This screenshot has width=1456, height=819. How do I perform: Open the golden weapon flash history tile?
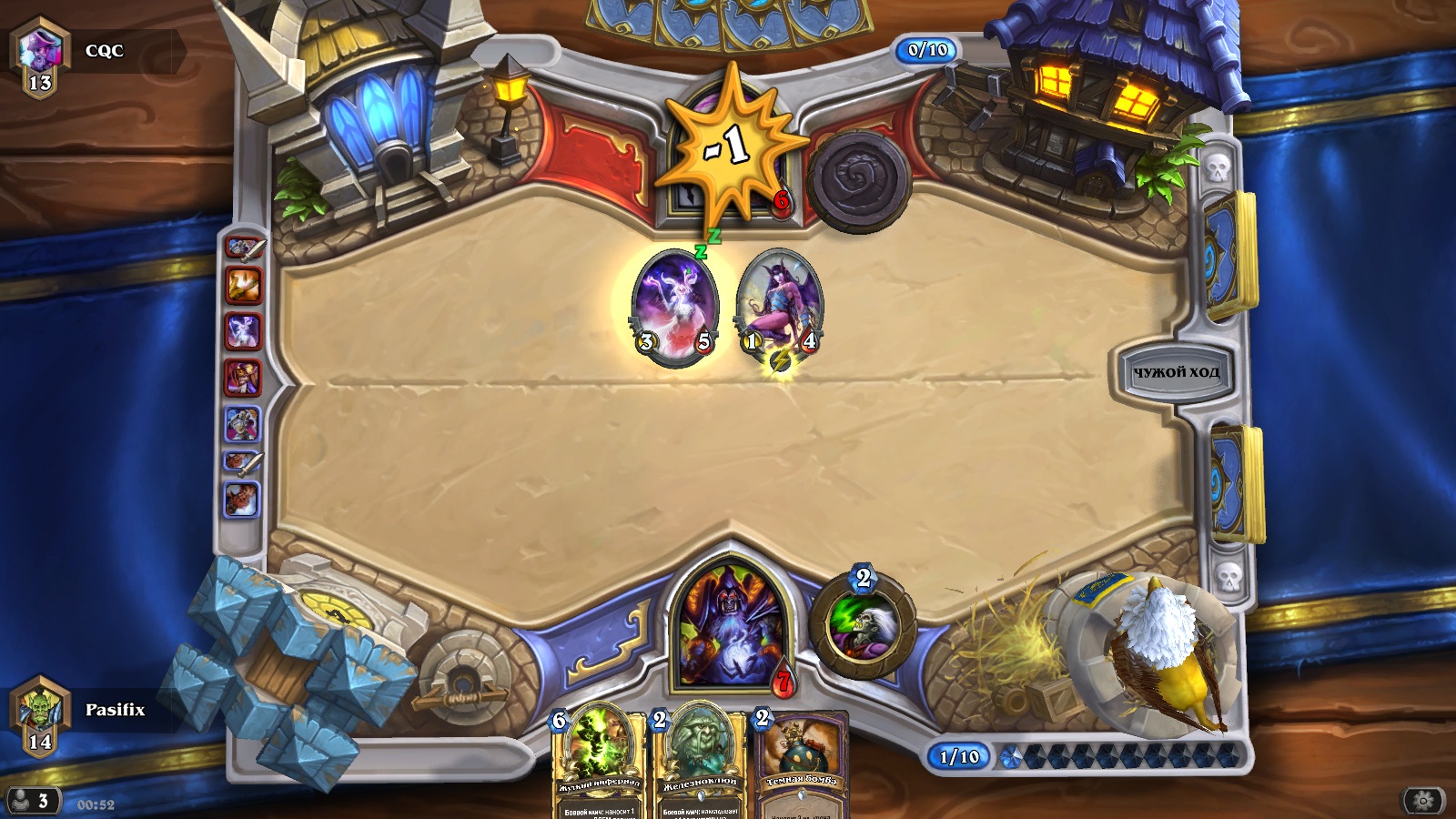click(x=243, y=286)
